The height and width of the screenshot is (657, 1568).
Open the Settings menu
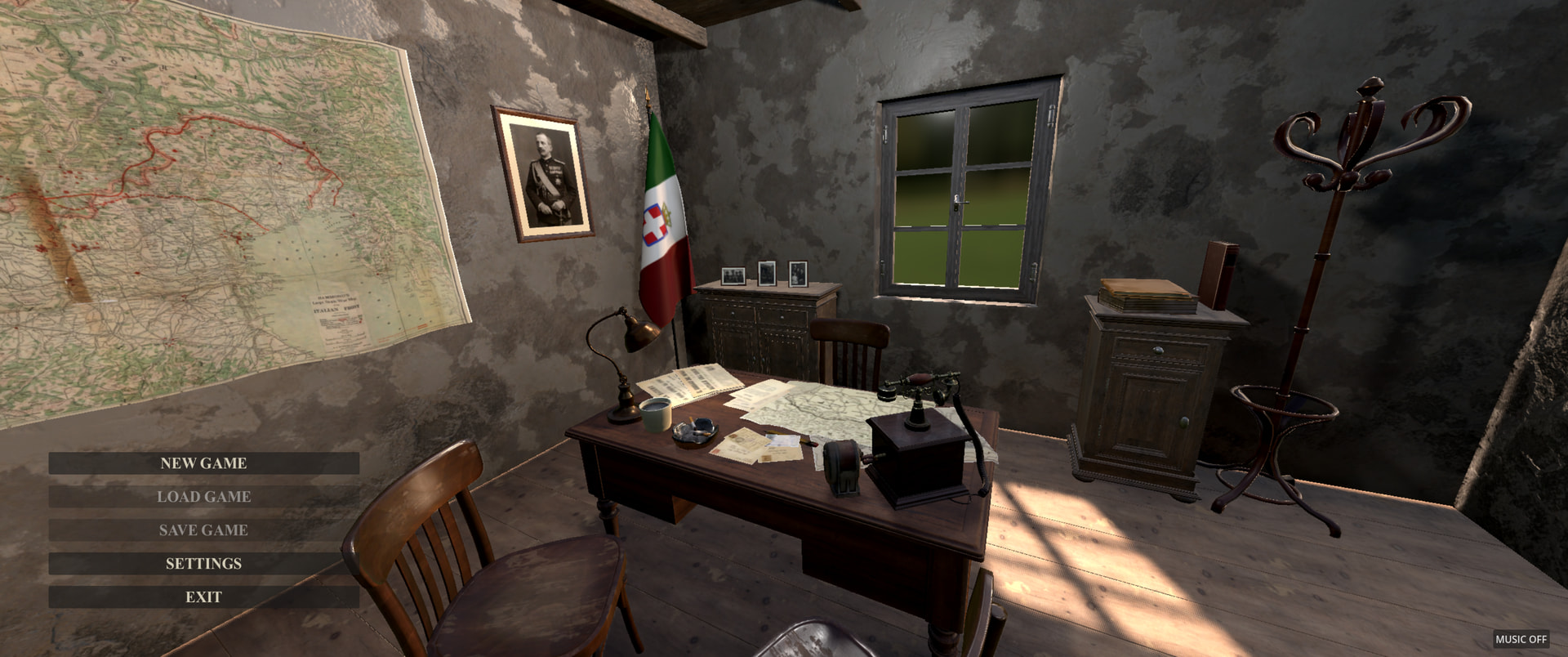click(203, 564)
